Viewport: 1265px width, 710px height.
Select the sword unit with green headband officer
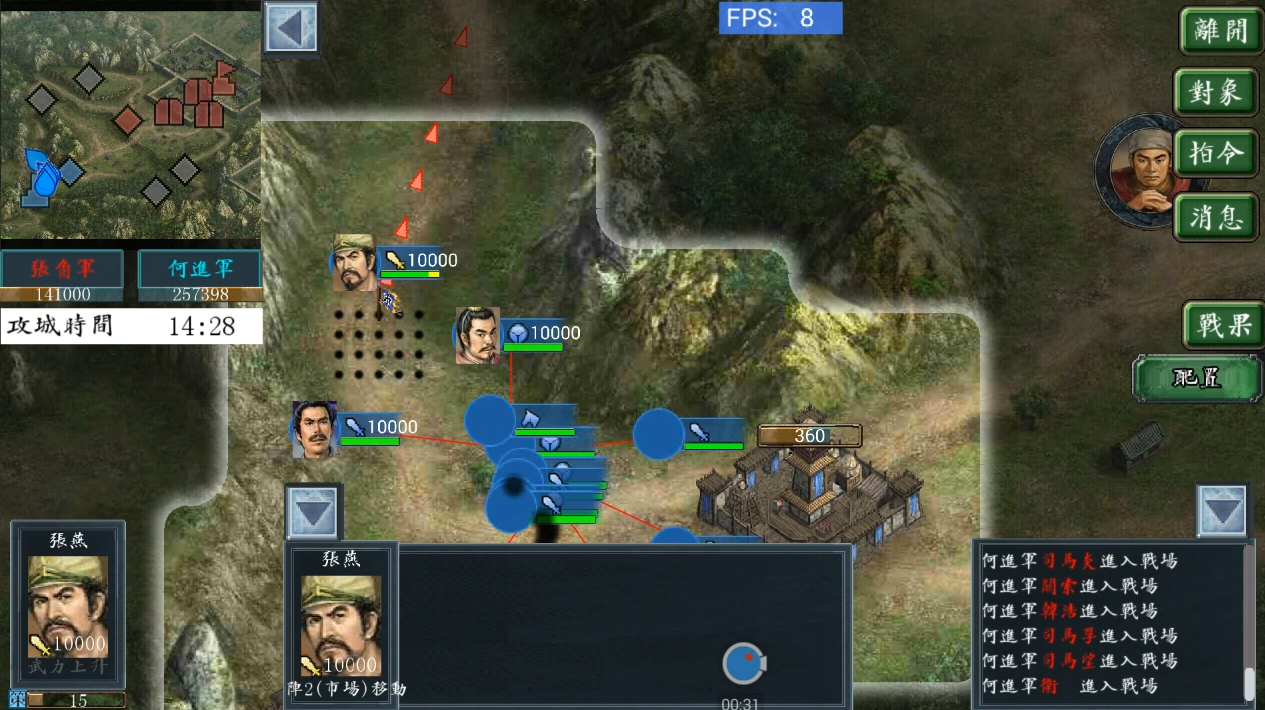pyautogui.click(x=355, y=263)
